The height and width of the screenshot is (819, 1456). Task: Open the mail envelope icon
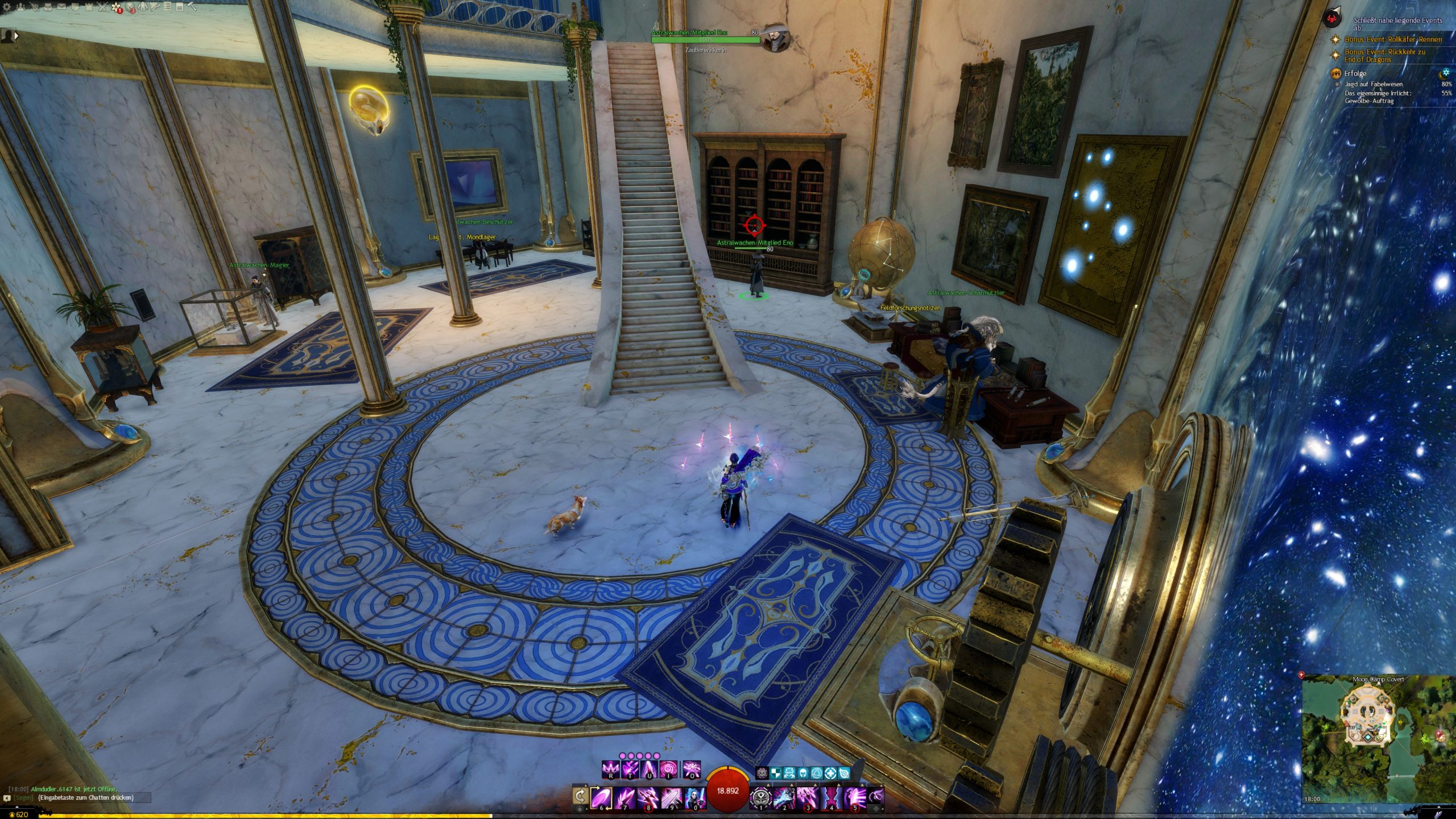pos(61,7)
